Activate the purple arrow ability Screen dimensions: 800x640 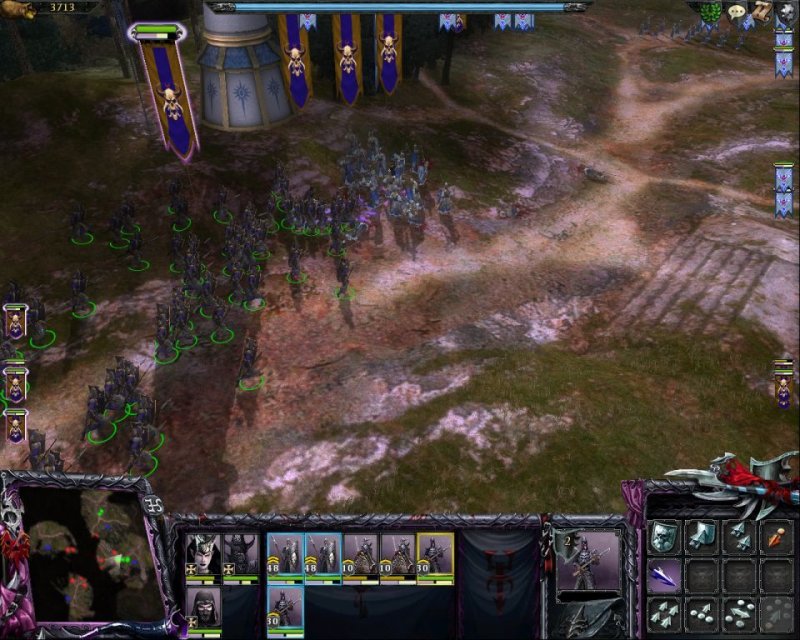pos(664,575)
